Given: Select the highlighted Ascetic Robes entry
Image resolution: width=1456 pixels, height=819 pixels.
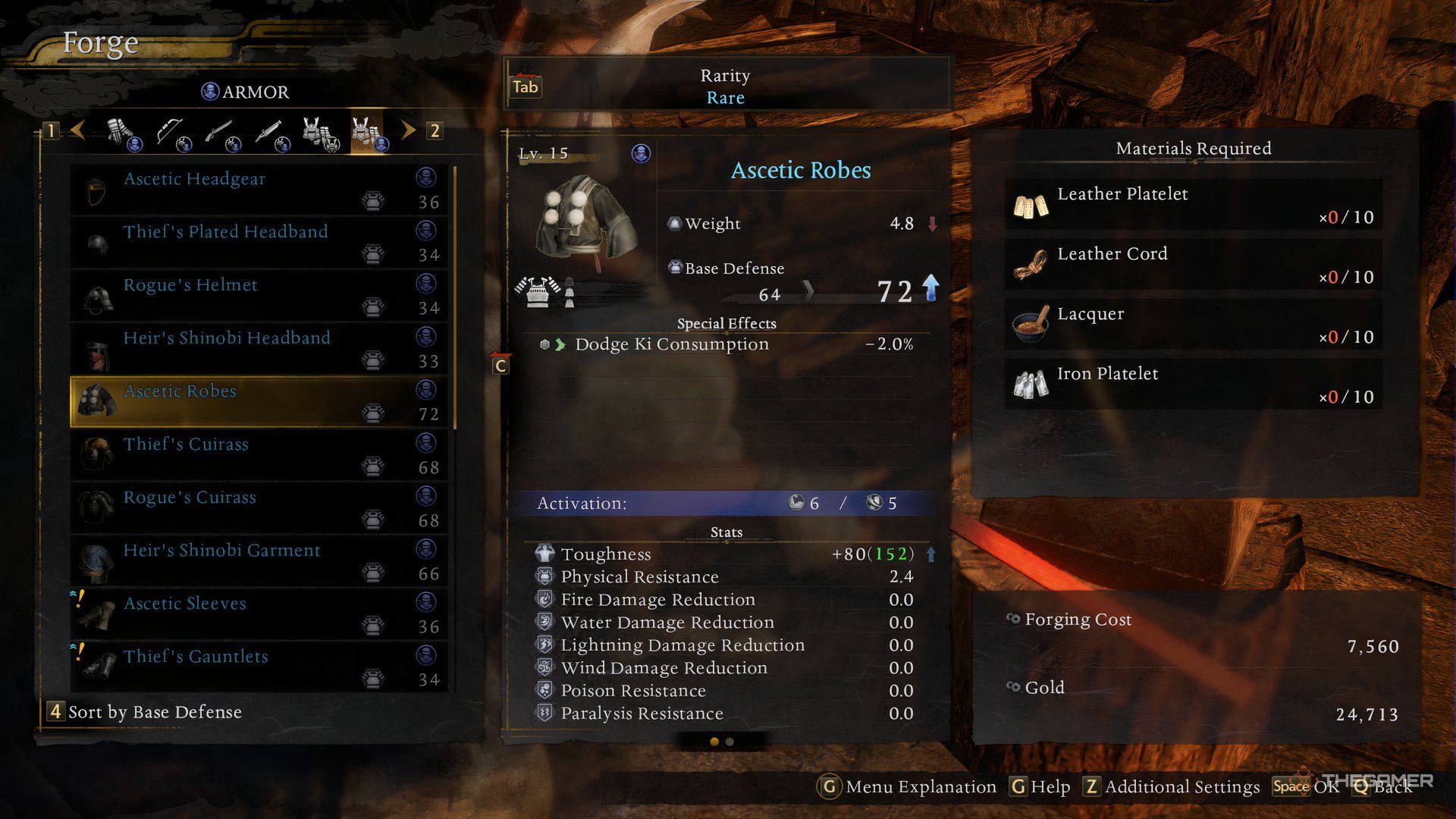Looking at the screenshot, I should pyautogui.click(x=258, y=401).
